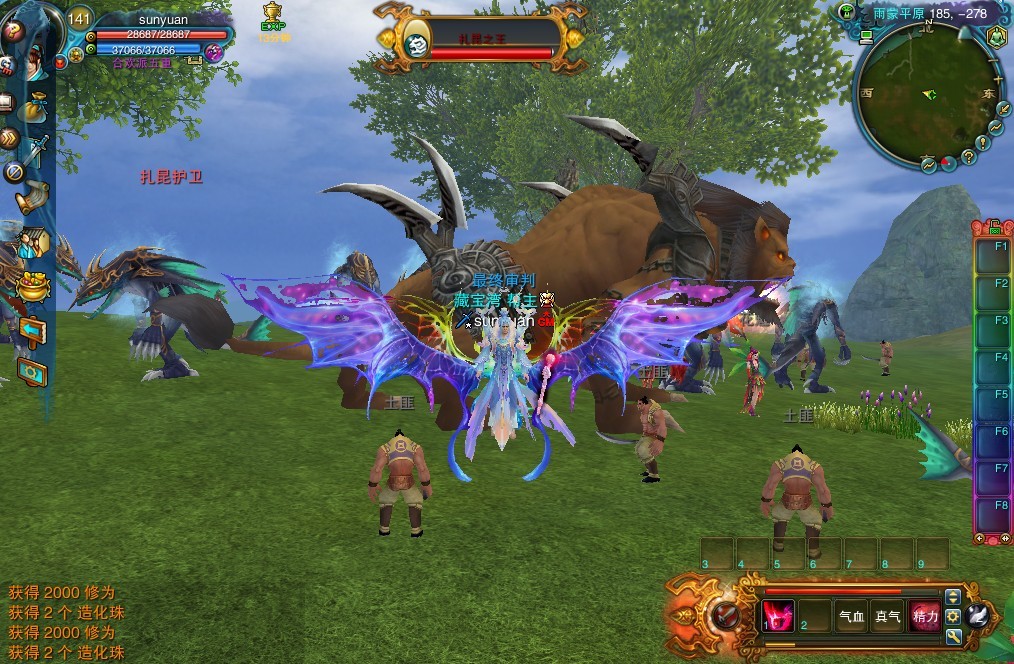This screenshot has width=1014, height=664.
Task: Open the scroll icon in left sidebar
Action: coord(34,197)
